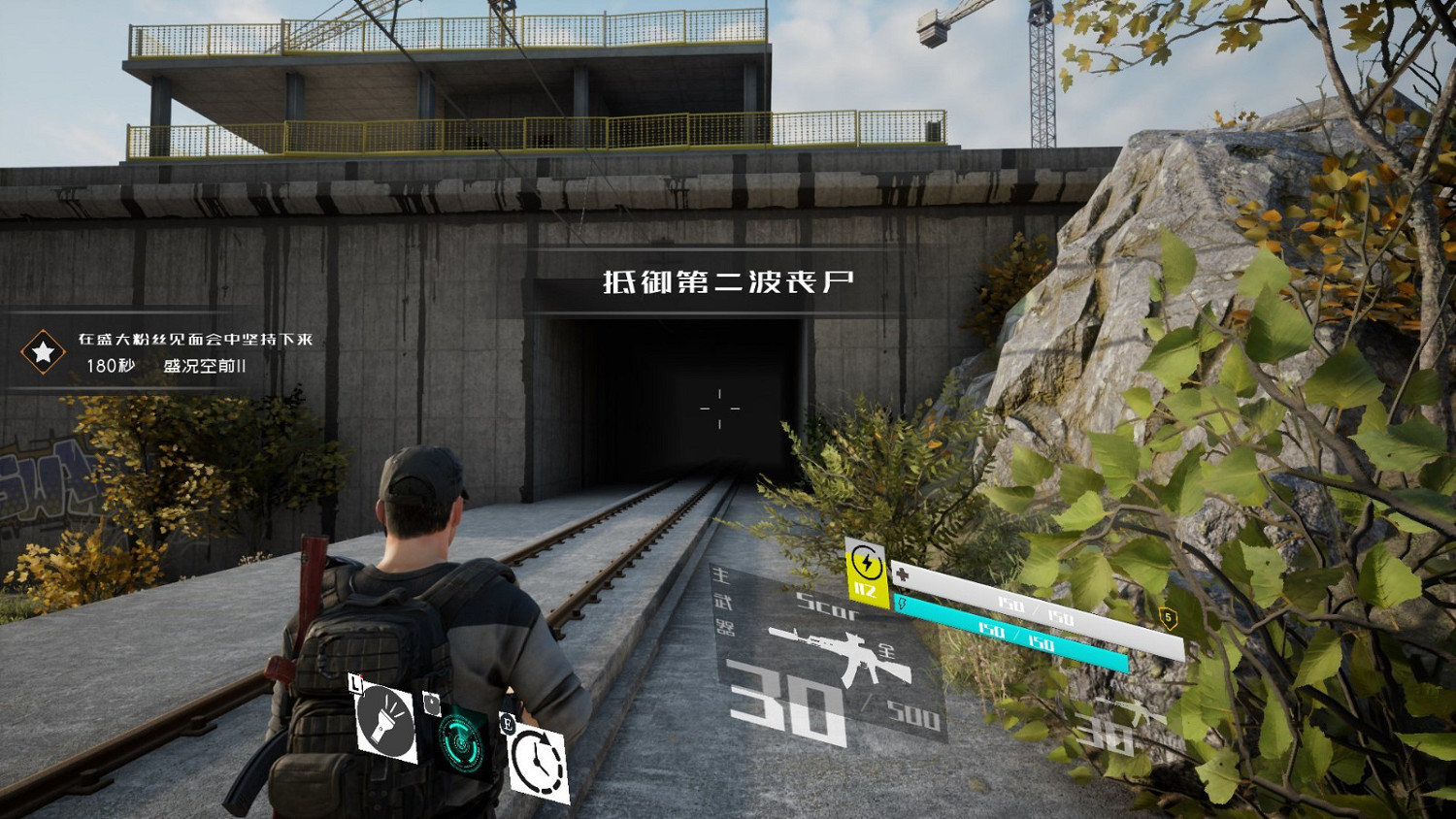Click the lightning bolt icon on the stamina bar
Viewport: 1456px width, 819px height.
[902, 604]
